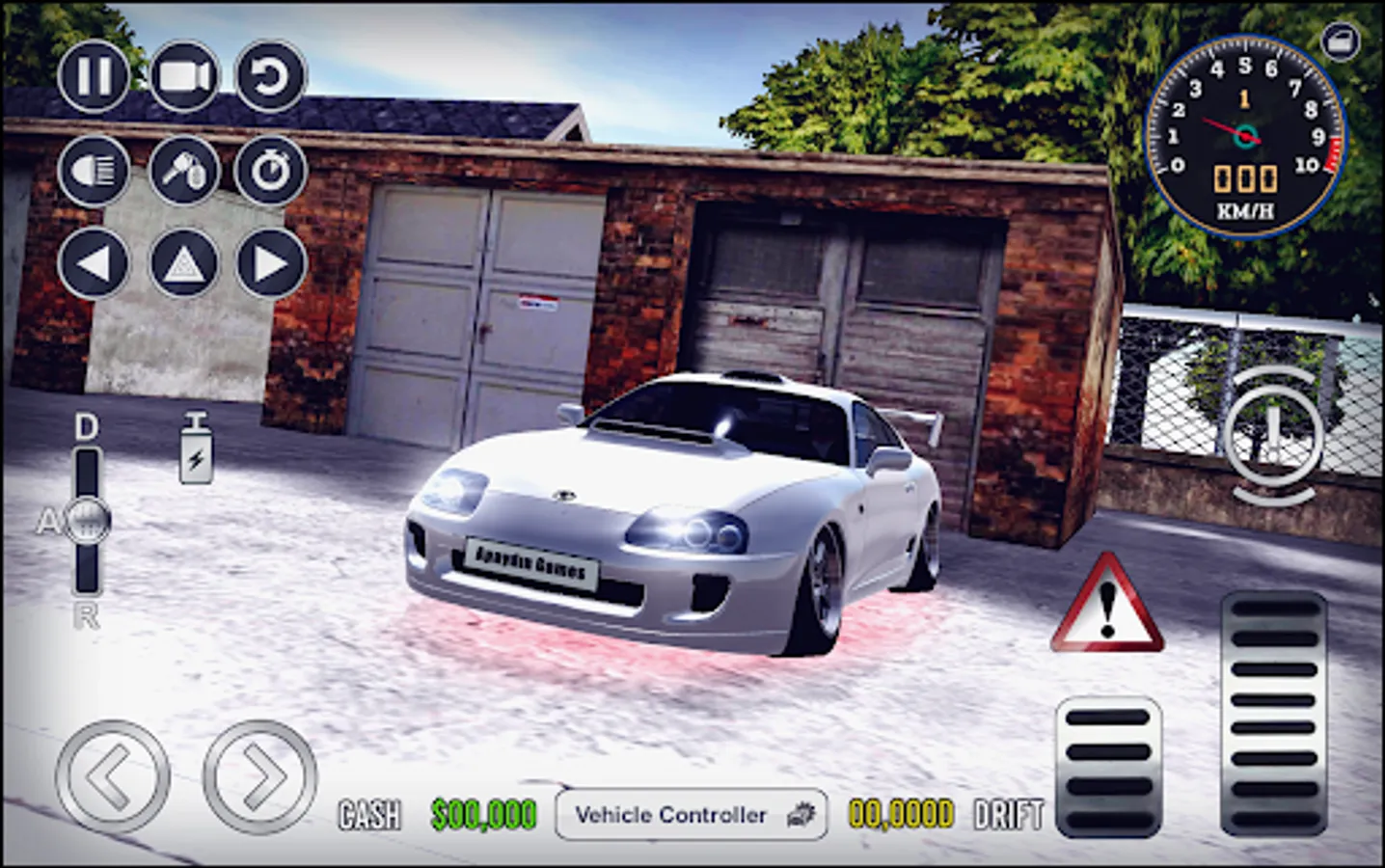1385x868 pixels.
Task: Start the engine with the keys icon
Action: [x=183, y=171]
